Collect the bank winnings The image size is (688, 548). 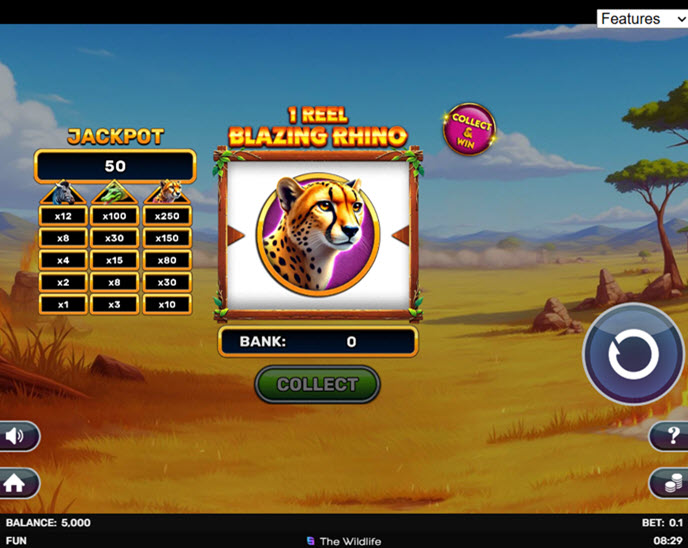pyautogui.click(x=317, y=384)
